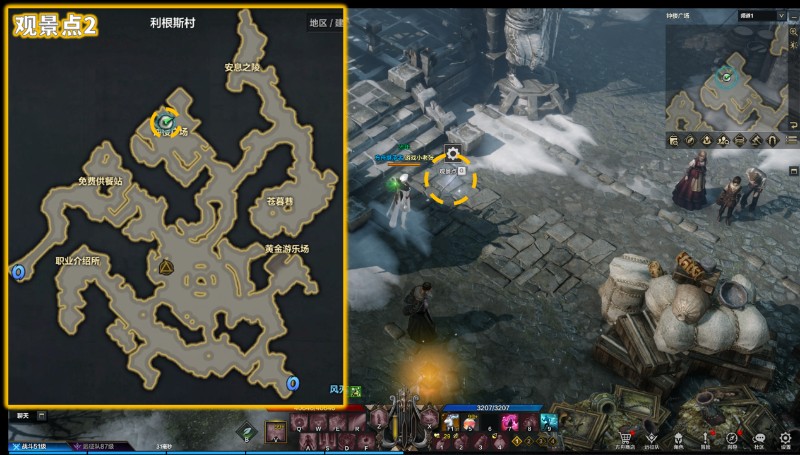
Task: Switch the large map to the 地区 tab
Action: [x=318, y=22]
